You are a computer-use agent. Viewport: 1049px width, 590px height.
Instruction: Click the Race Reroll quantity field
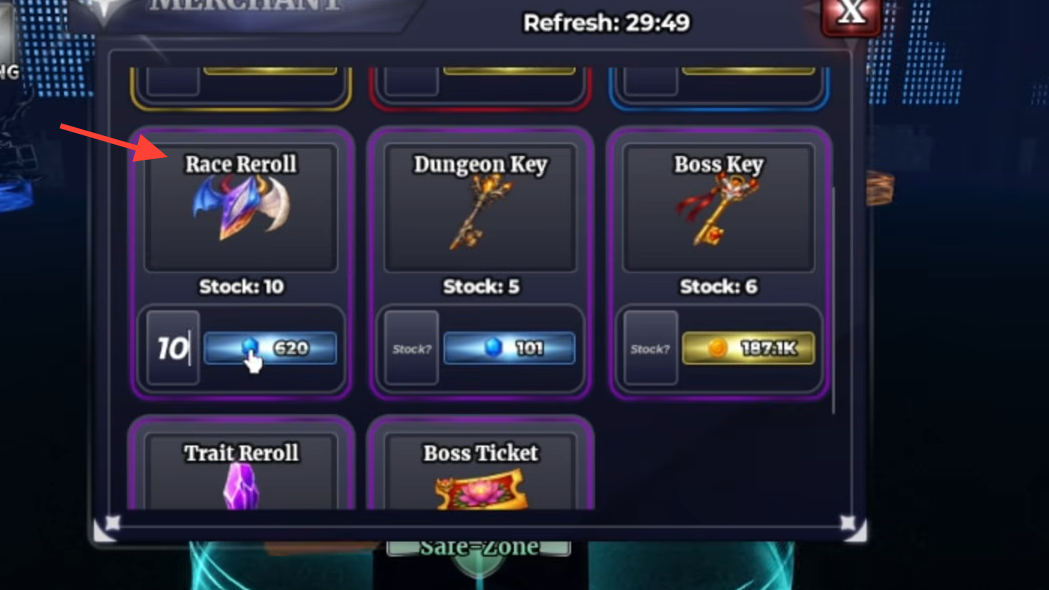tap(173, 348)
